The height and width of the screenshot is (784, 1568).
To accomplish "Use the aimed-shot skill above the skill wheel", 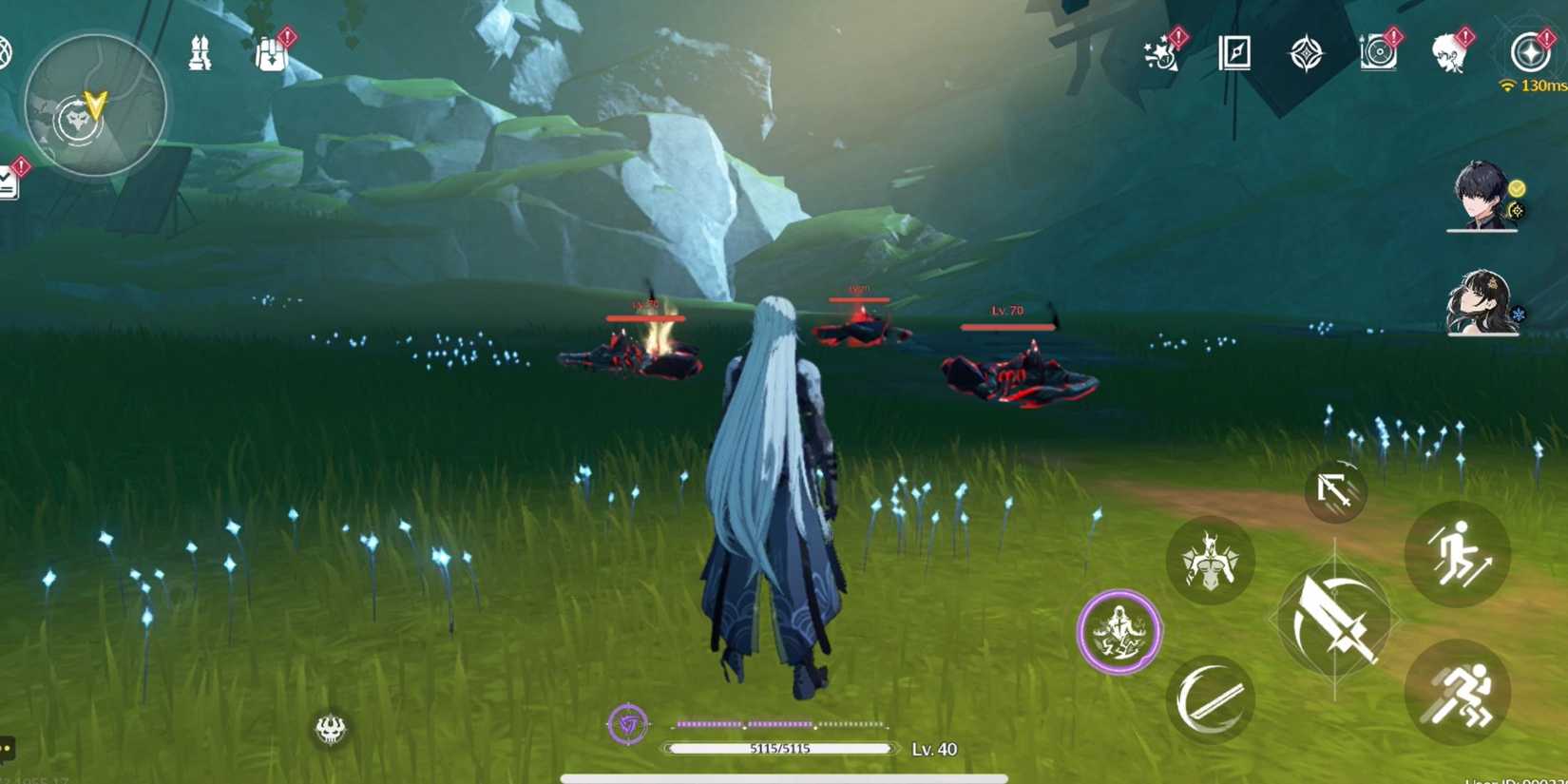I will (x=1335, y=489).
